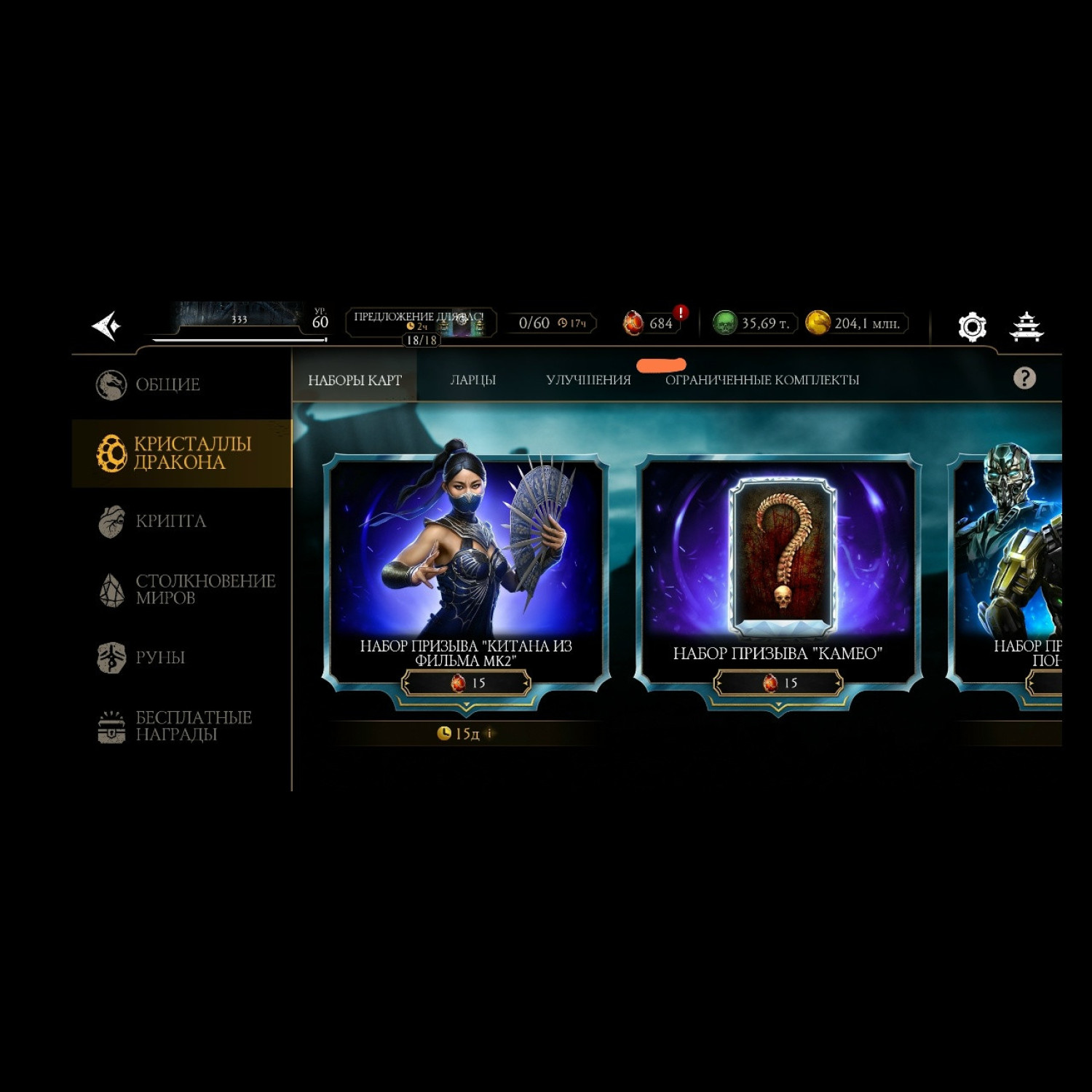Viewport: 1092px width, 1092px height.
Task: Select the КАМЕО summon pack card
Action: point(778,553)
